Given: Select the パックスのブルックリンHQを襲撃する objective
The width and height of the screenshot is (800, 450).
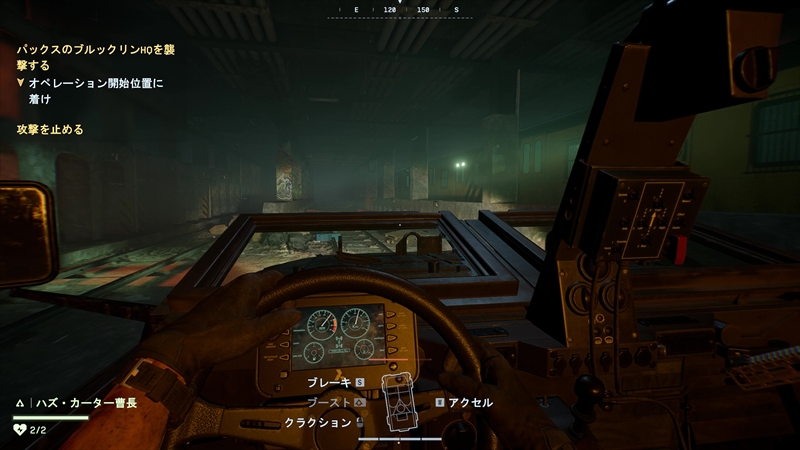Looking at the screenshot, I should pos(95,56).
